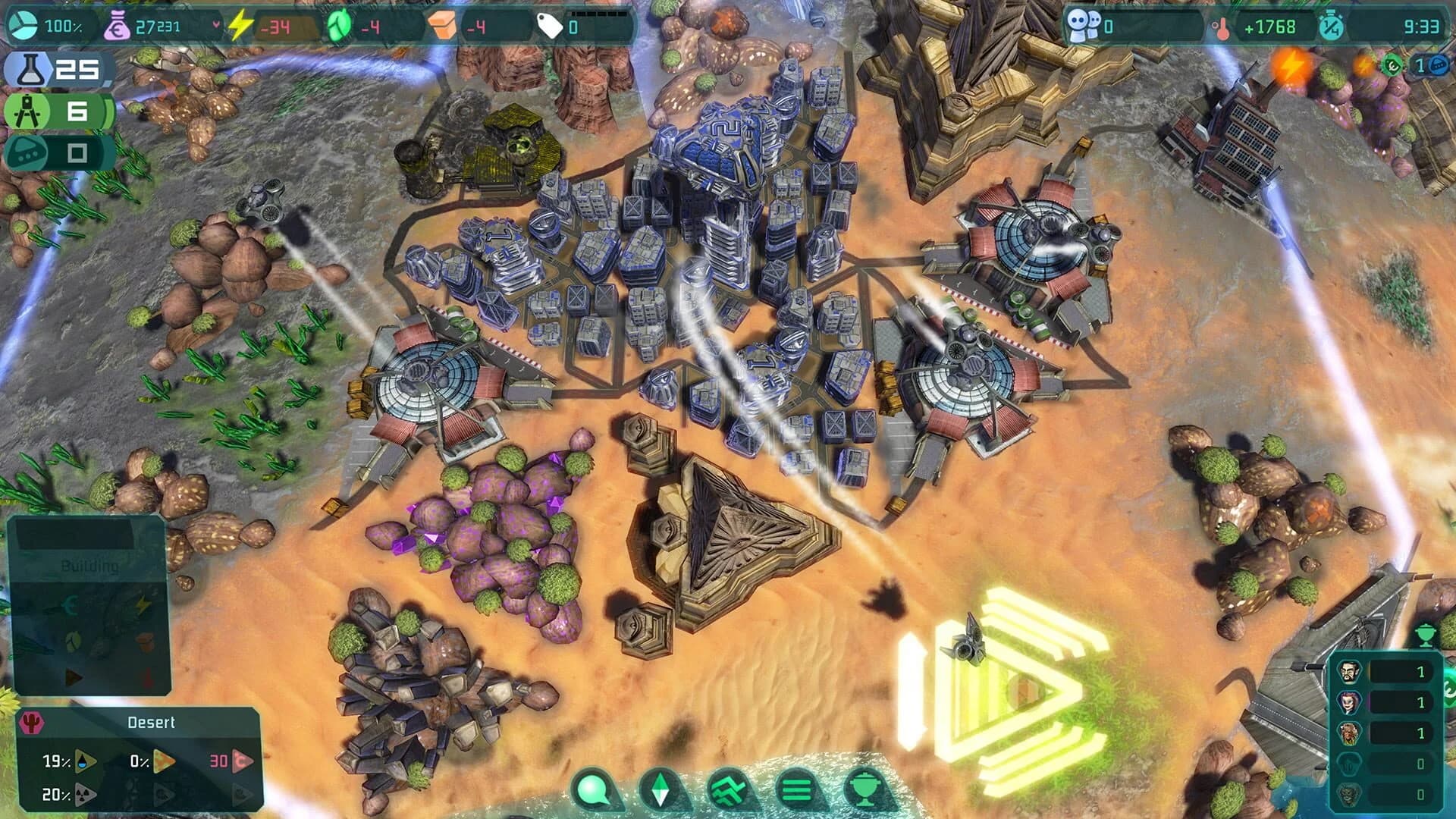Expand the money dropdown chevron next to 27231
This screenshot has width=1456, height=819.
coord(217,24)
